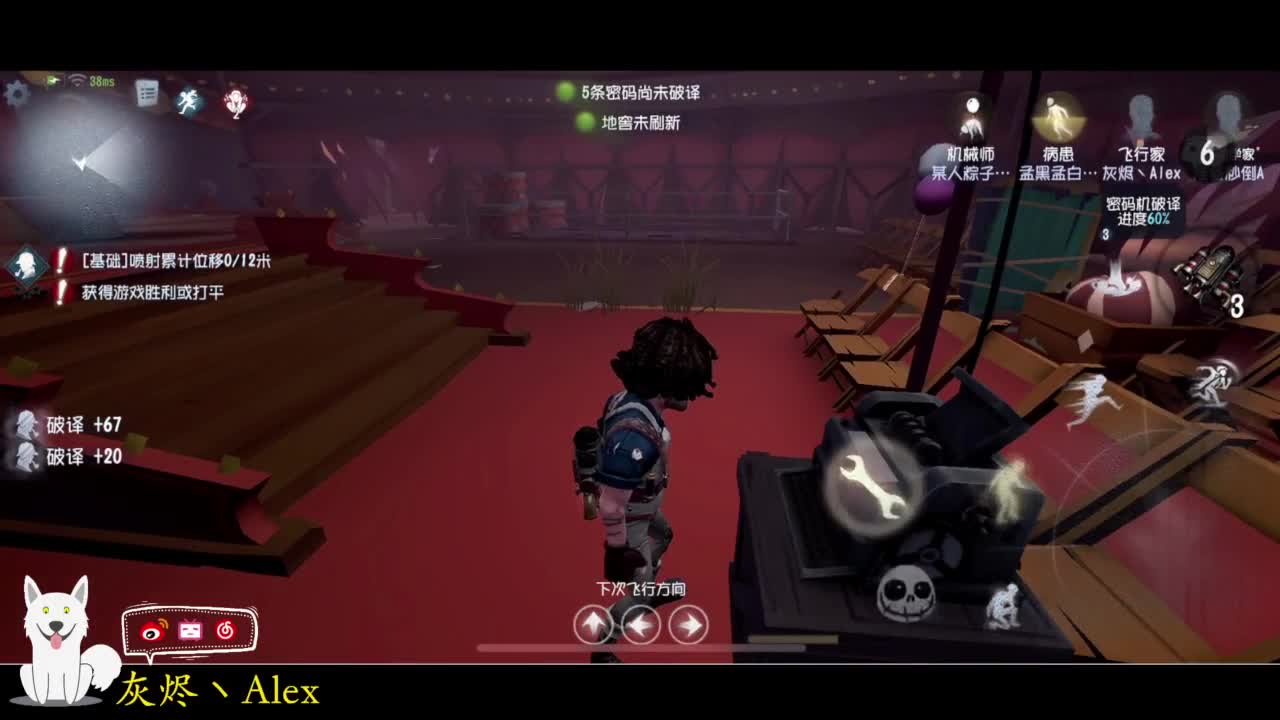Tap the red surrender kneeling icon
This screenshot has width=1280, height=720.
click(234, 105)
